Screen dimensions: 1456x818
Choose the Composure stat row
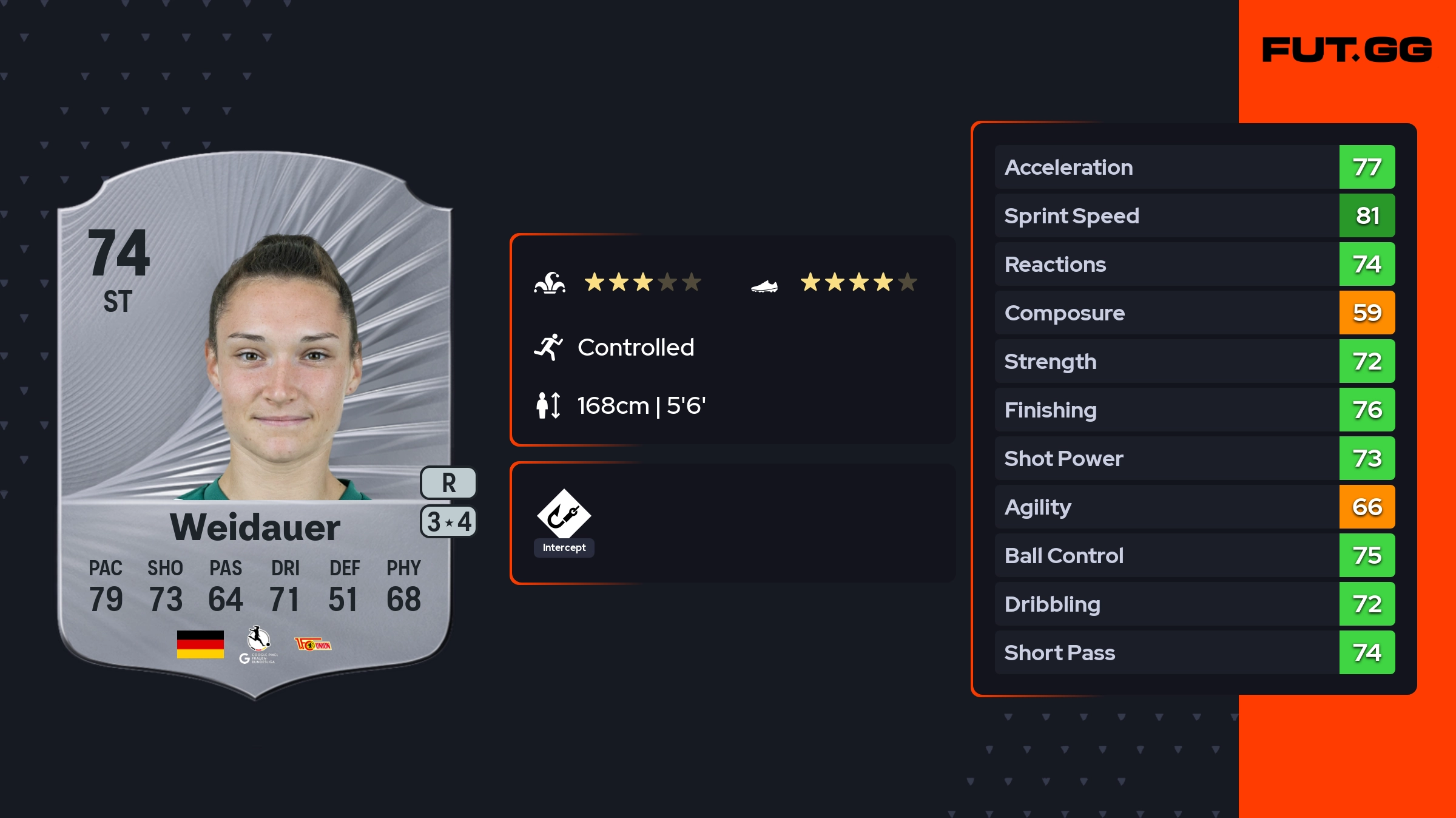[x=1194, y=313]
